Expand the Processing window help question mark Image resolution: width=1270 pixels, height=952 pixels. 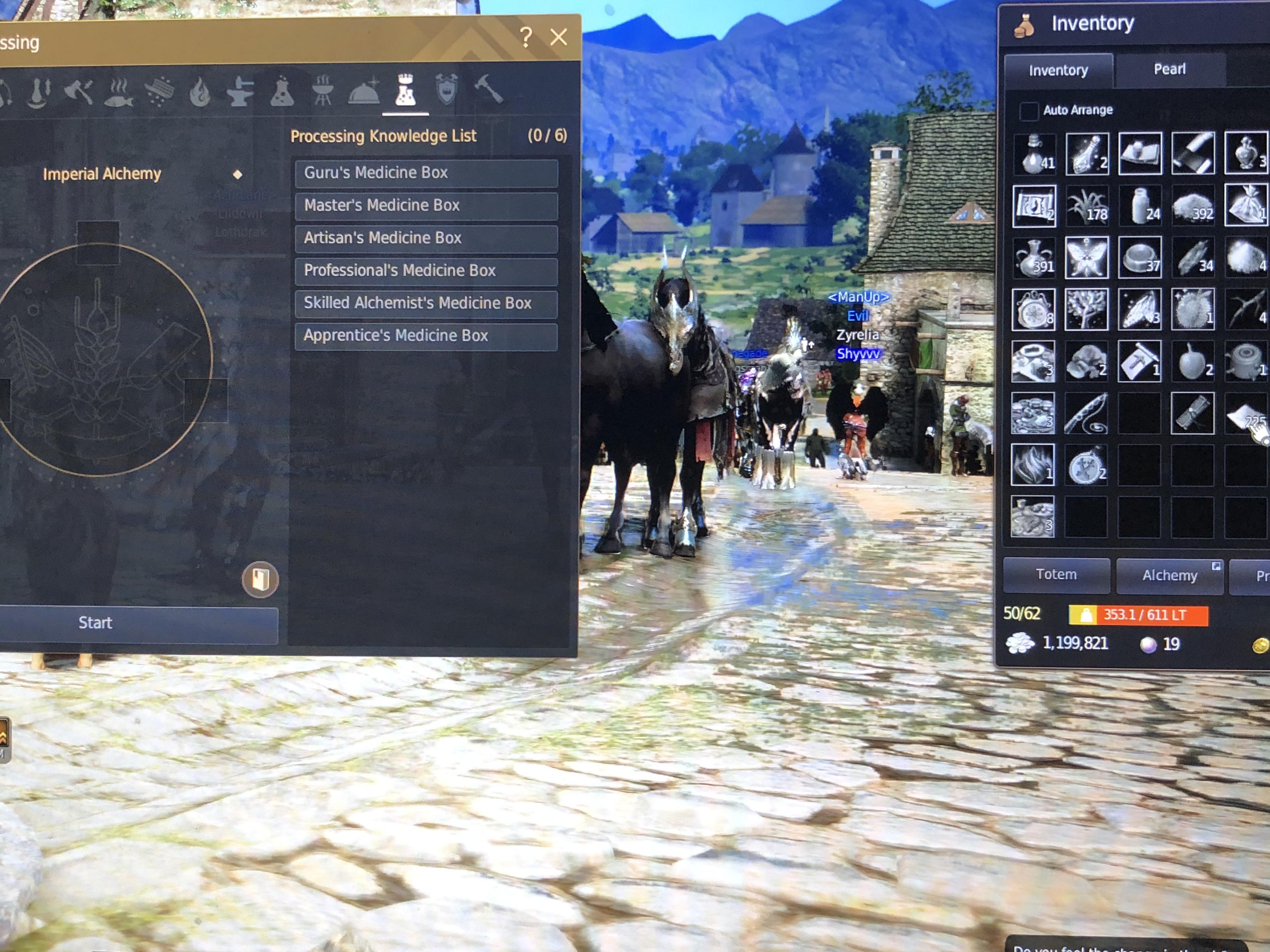coord(525,37)
